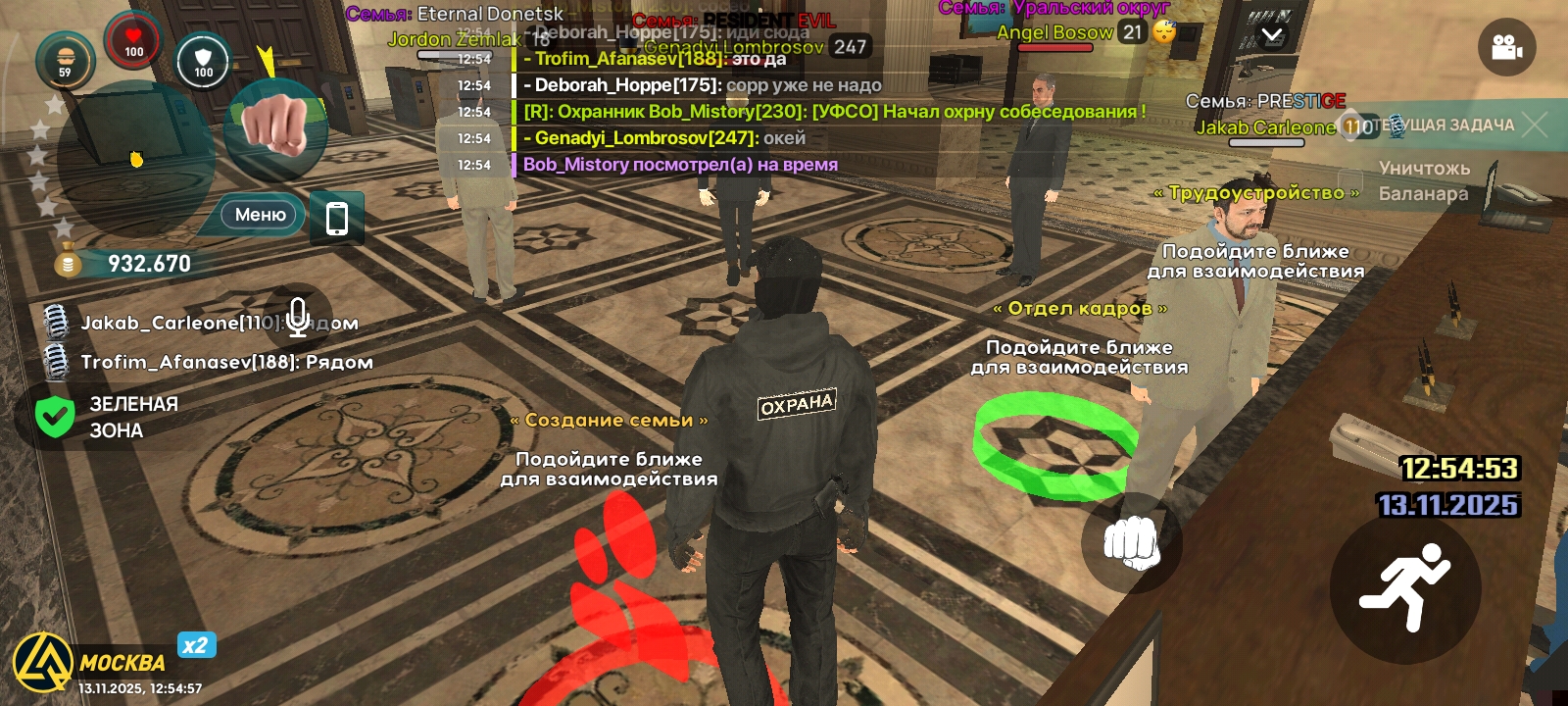Tap the money bag beside the 932.670 balance

tap(67, 262)
